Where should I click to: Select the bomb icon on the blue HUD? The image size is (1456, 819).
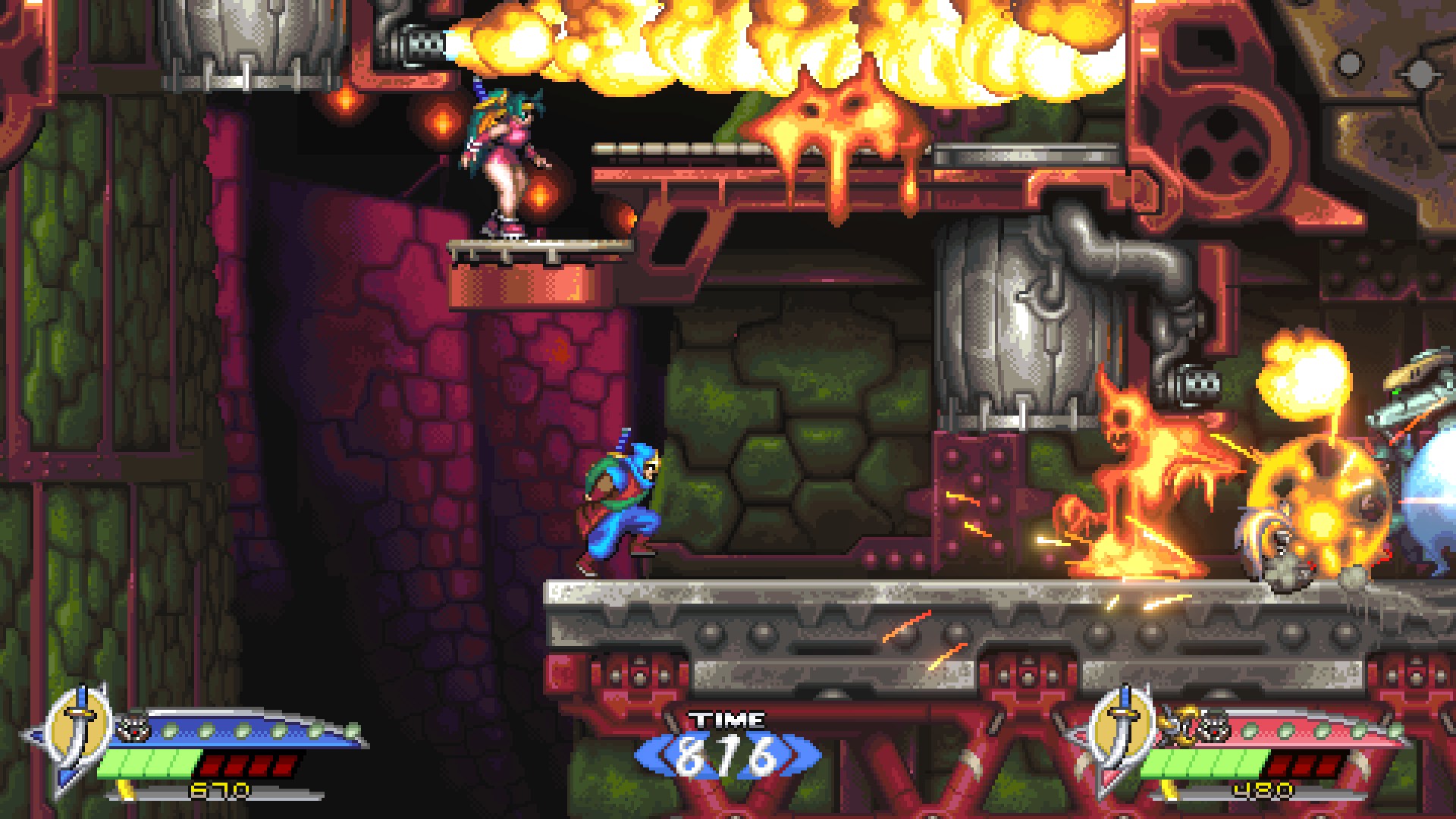coord(132,729)
